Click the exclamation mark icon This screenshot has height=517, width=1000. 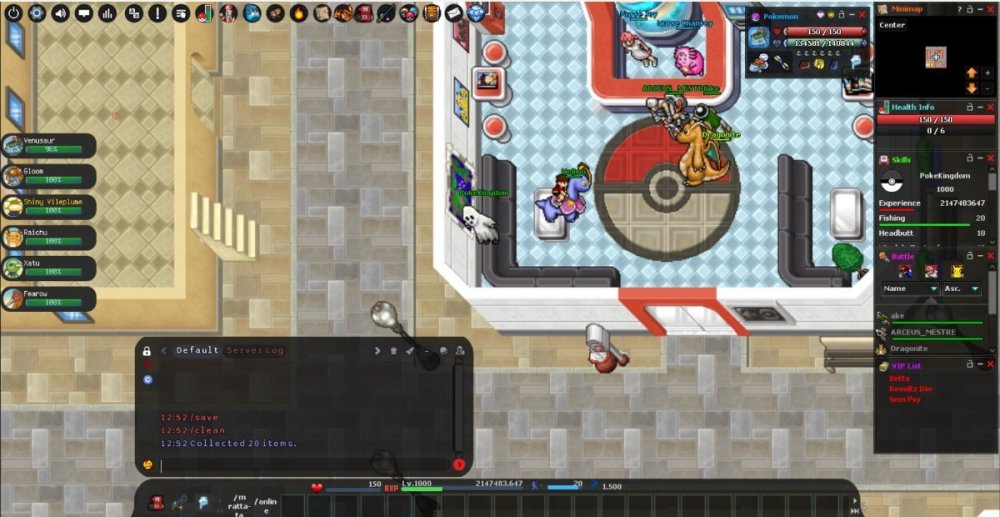click(157, 13)
